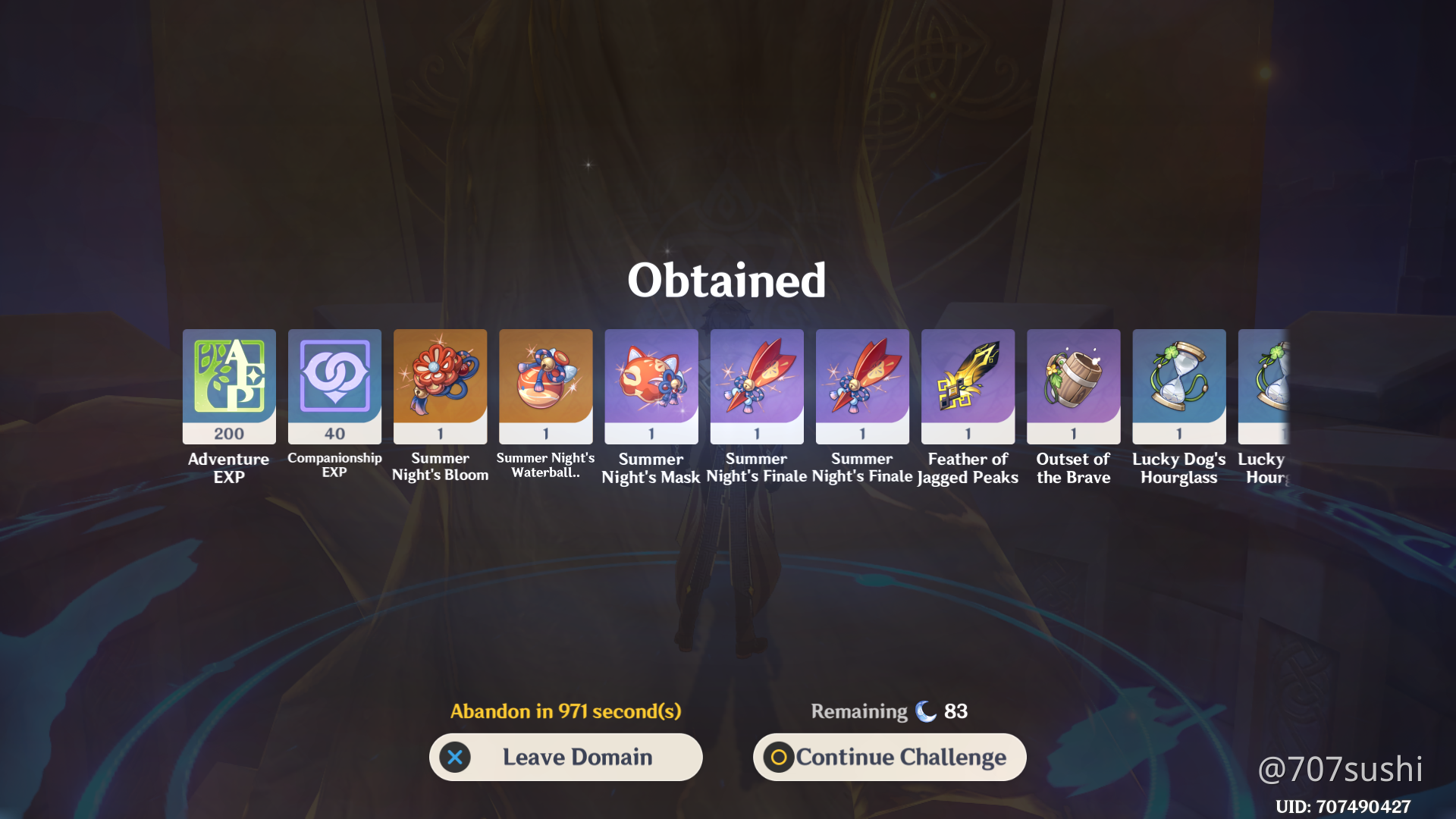This screenshot has height=819, width=1456.
Task: Click the first Summer Night's Finale artifact
Action: [x=756, y=386]
